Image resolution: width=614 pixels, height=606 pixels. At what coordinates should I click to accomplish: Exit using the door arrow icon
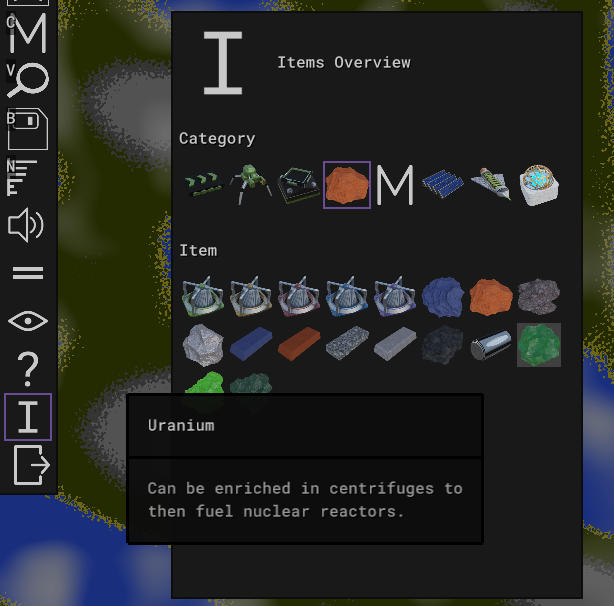point(29,466)
